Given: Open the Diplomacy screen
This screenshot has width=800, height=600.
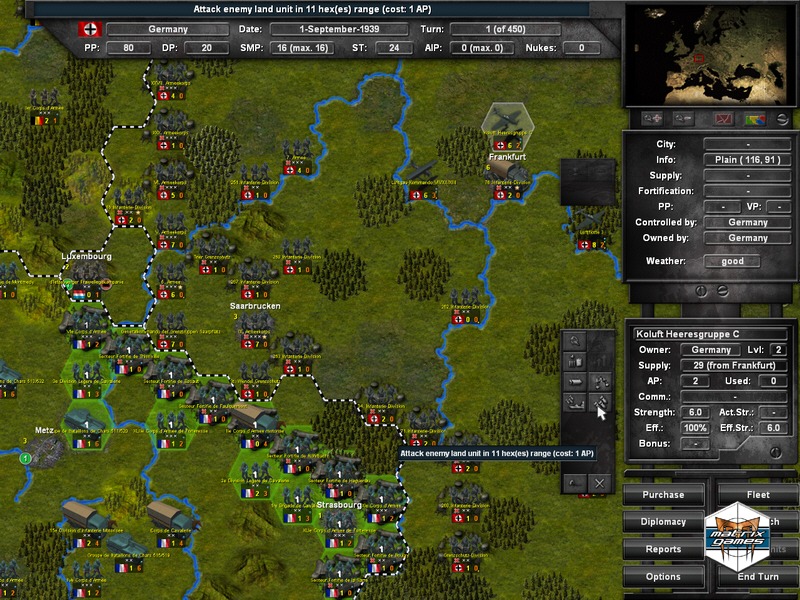Looking at the screenshot, I should pyautogui.click(x=663, y=522).
